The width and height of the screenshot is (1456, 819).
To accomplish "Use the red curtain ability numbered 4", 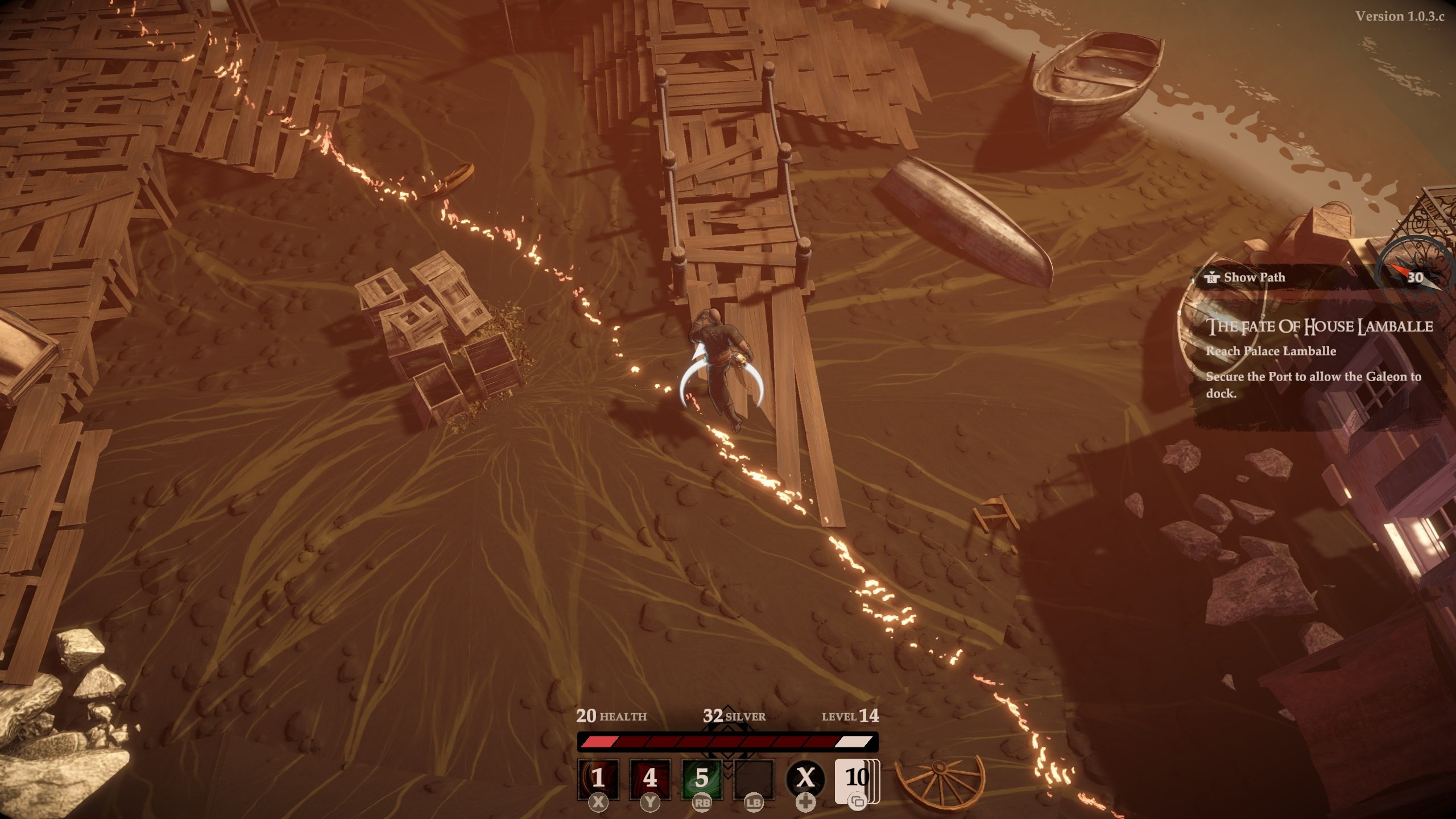I will tap(650, 778).
